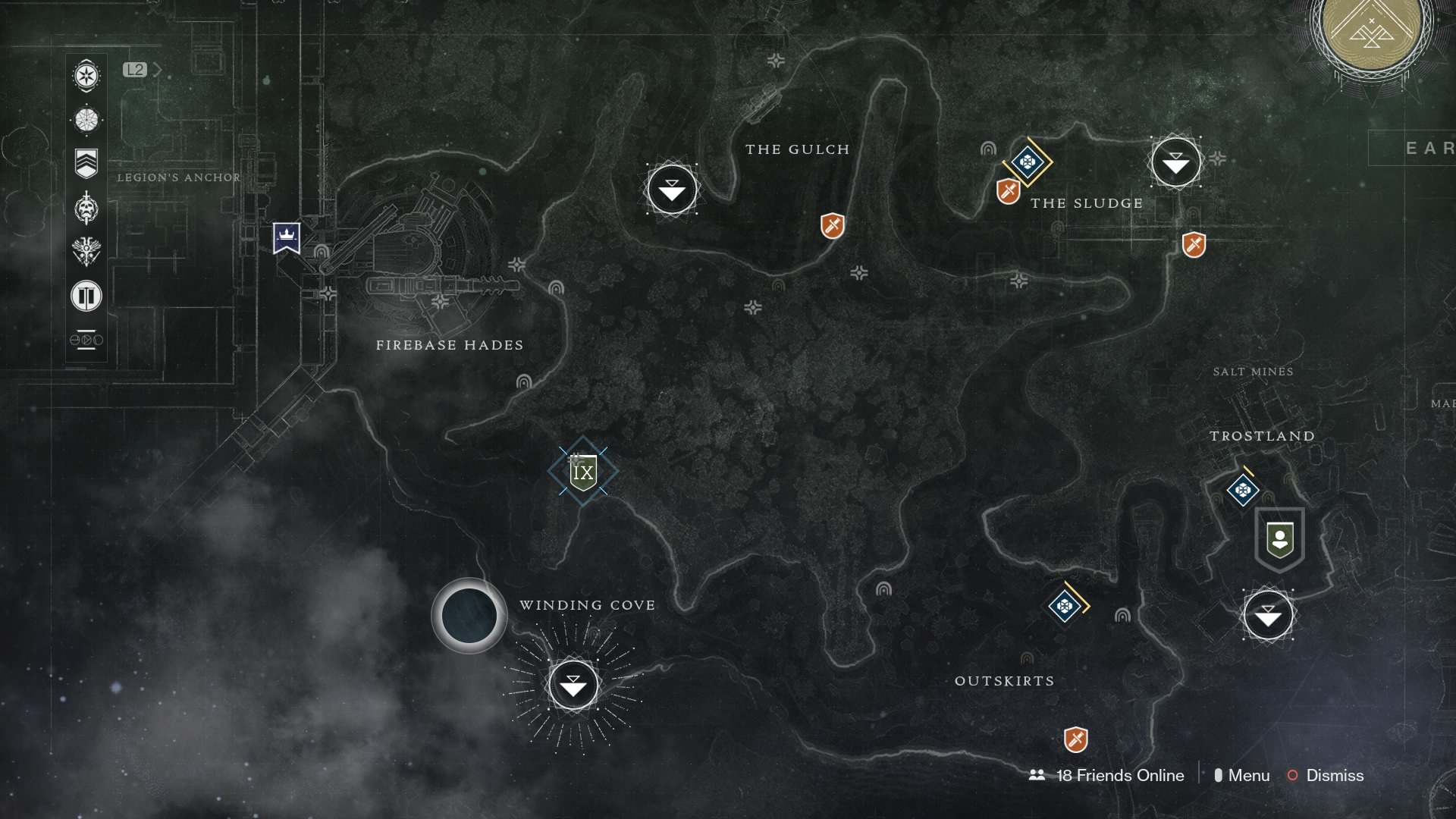Open the blue diamond event in The Sludge
This screenshot has width=1456, height=819.
point(1028,160)
